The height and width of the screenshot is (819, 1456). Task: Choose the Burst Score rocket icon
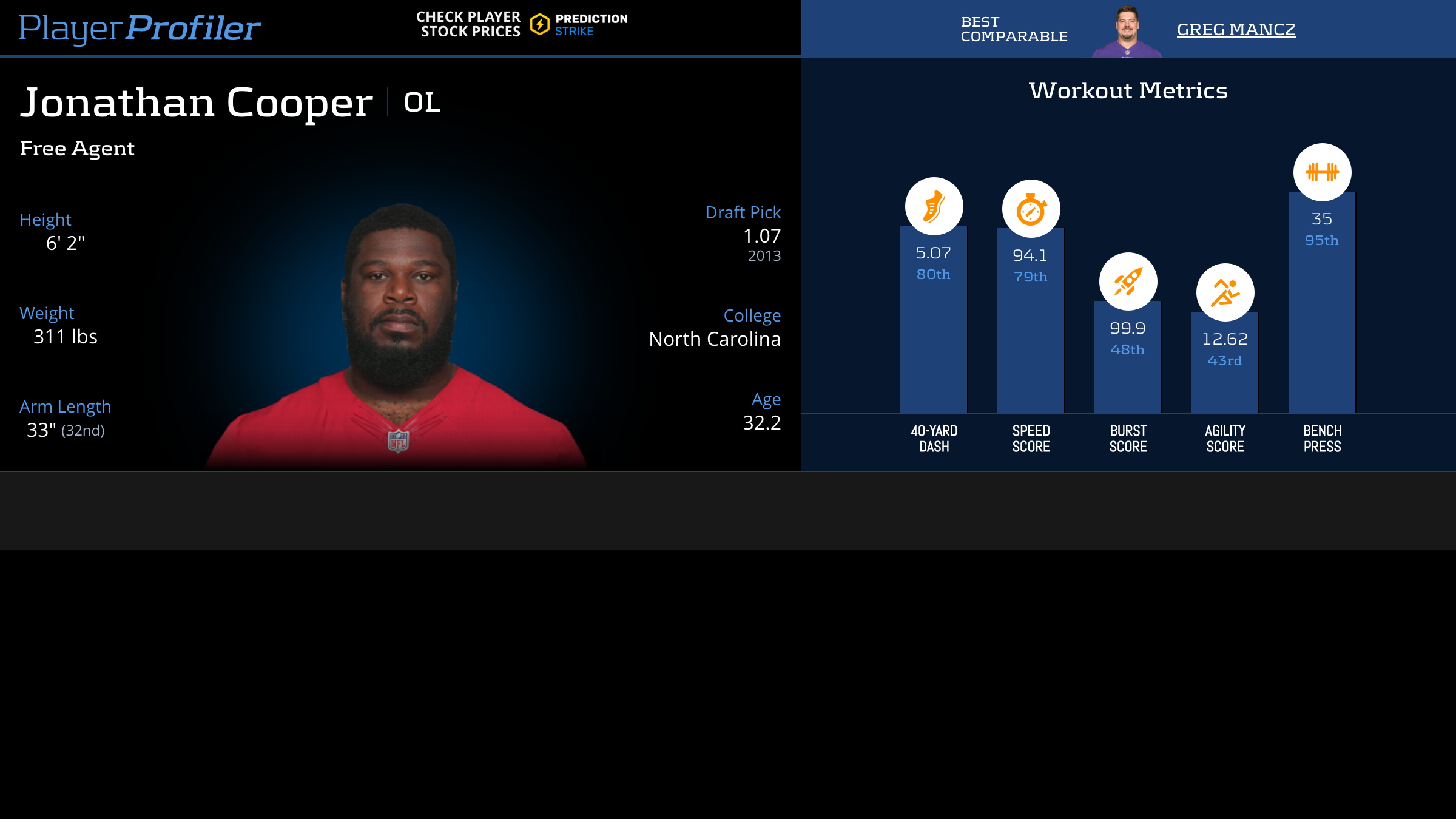(1128, 281)
